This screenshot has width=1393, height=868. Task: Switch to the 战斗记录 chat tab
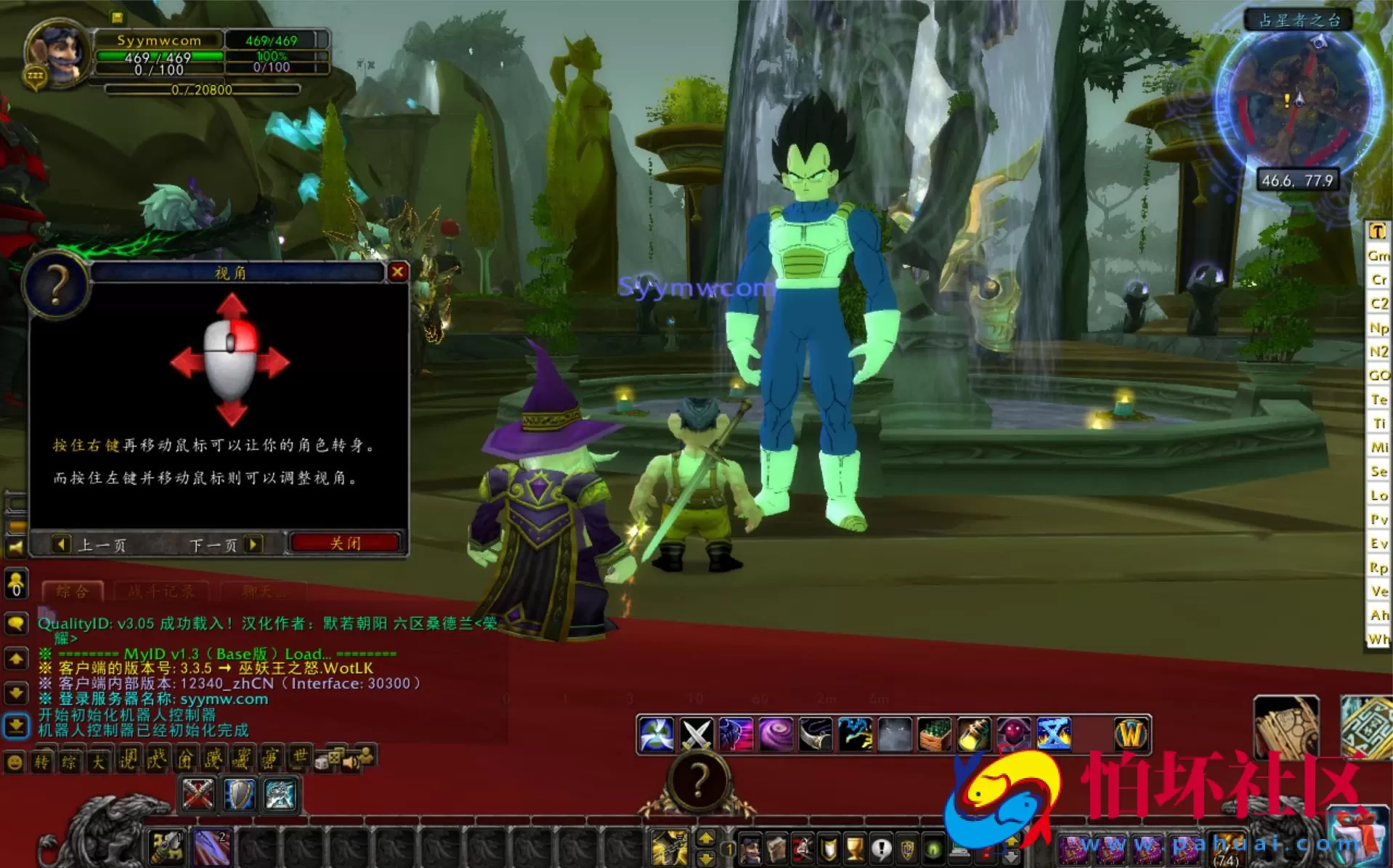[161, 591]
